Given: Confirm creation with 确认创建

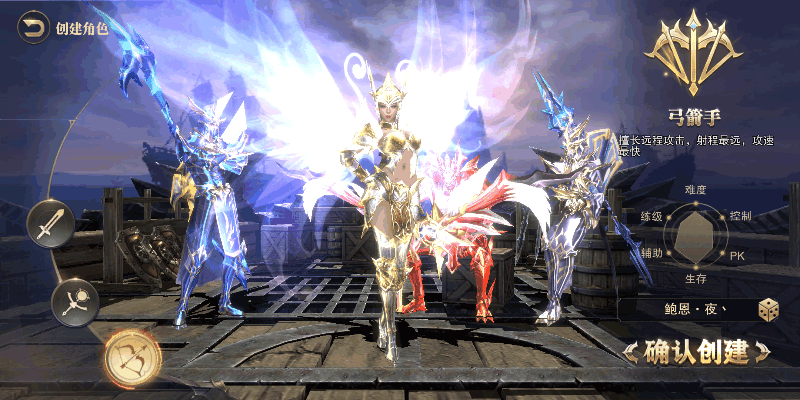Looking at the screenshot, I should pos(696,351).
